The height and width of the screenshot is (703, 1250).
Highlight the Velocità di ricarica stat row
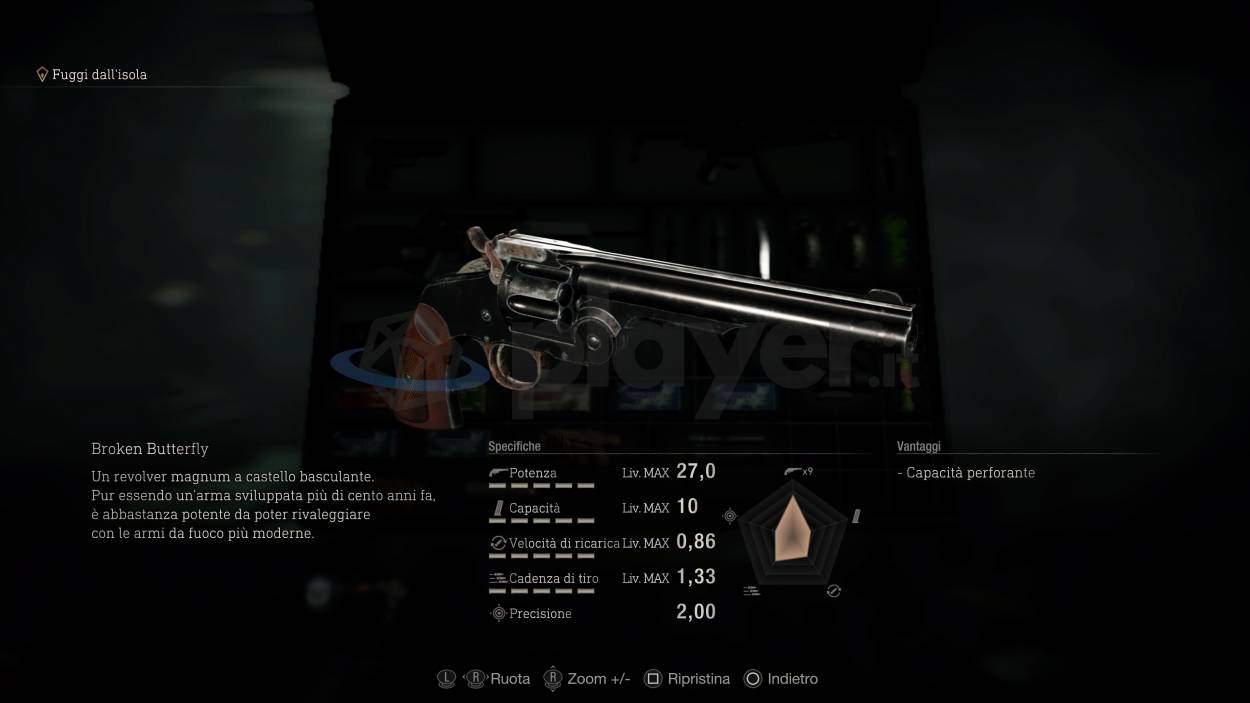click(x=601, y=543)
